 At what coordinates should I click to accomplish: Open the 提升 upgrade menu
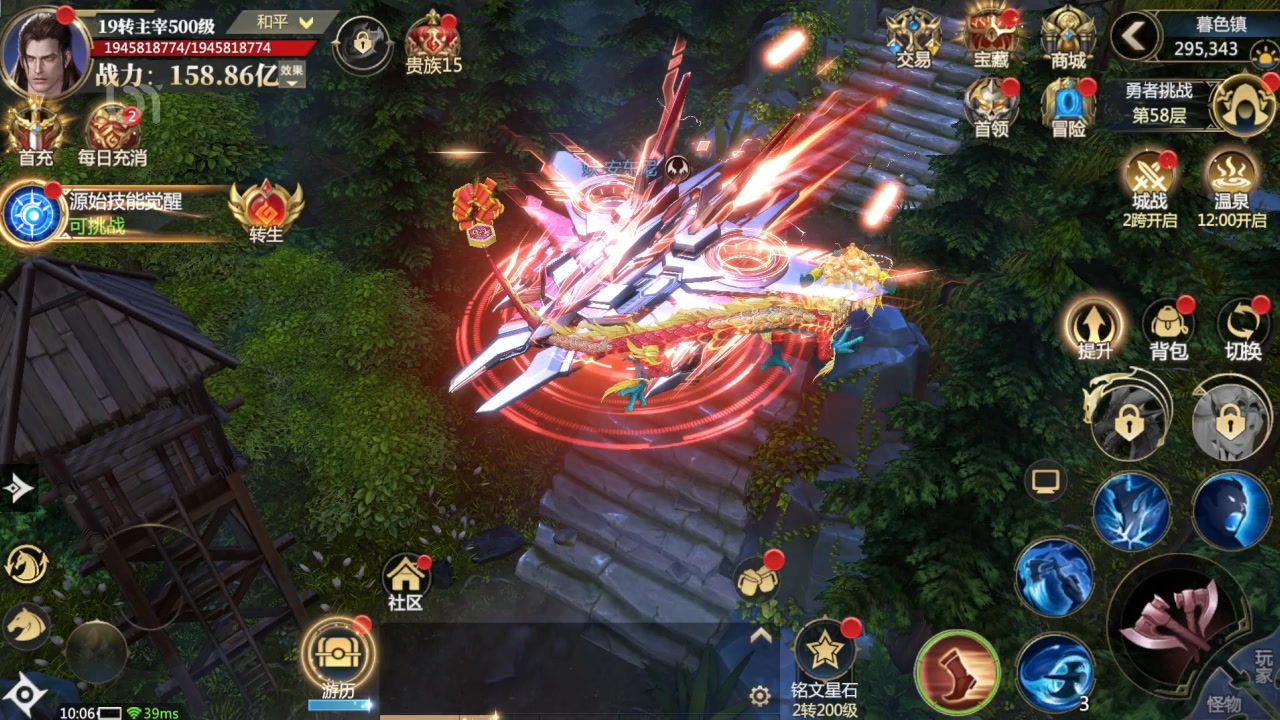click(x=1095, y=327)
